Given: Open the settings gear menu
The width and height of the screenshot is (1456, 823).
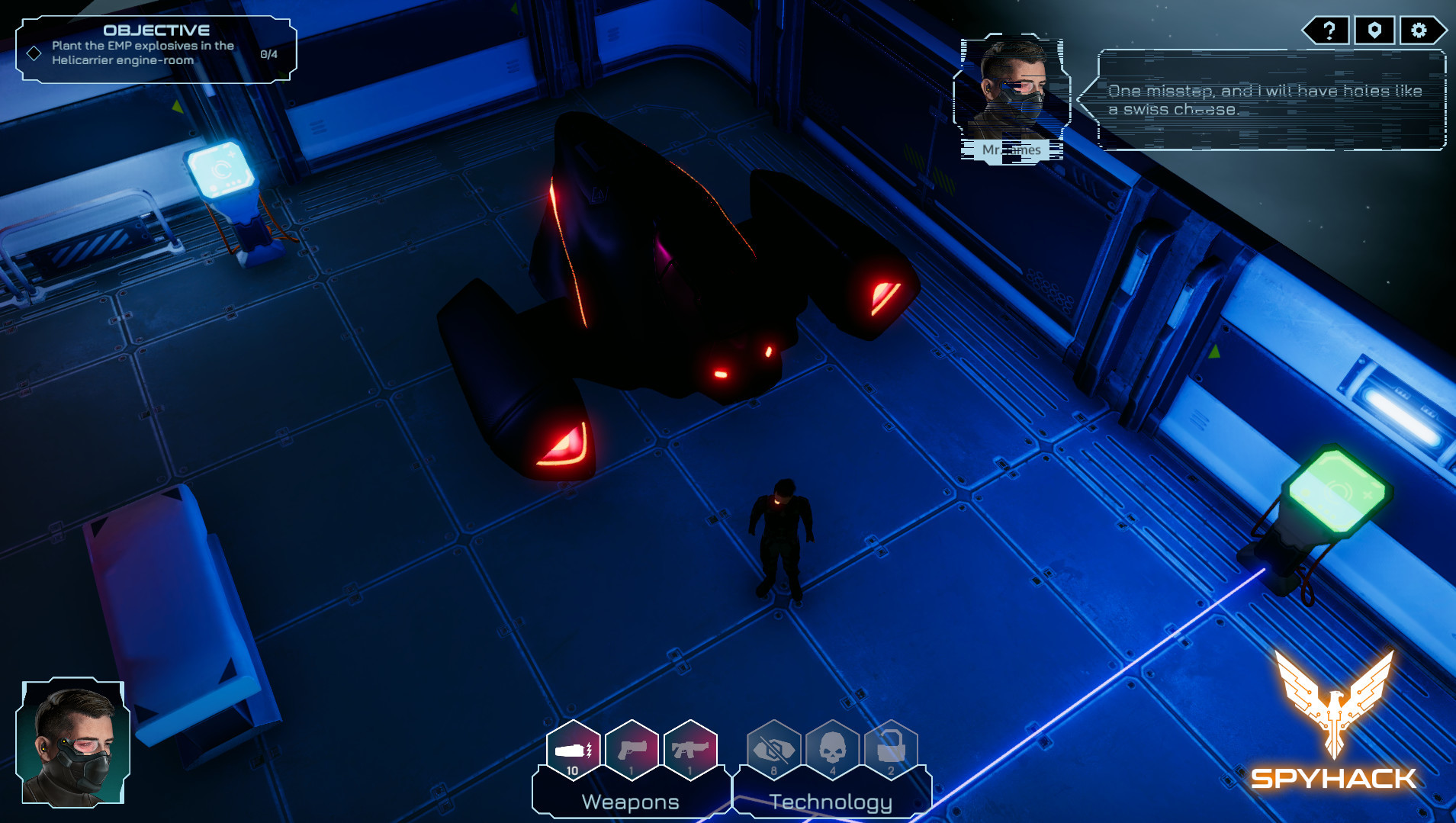Looking at the screenshot, I should pos(1419,31).
